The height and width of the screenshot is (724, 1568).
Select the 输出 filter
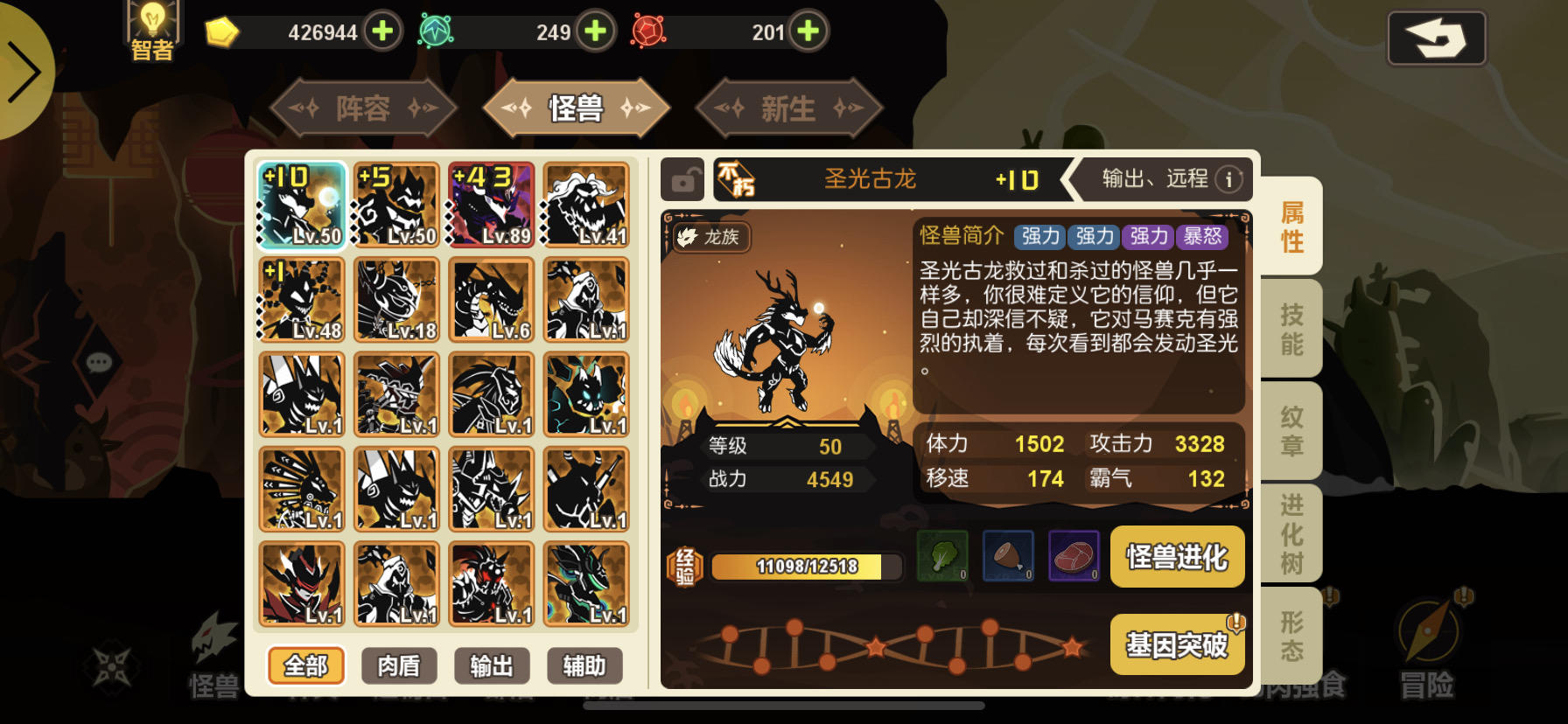[x=493, y=666]
